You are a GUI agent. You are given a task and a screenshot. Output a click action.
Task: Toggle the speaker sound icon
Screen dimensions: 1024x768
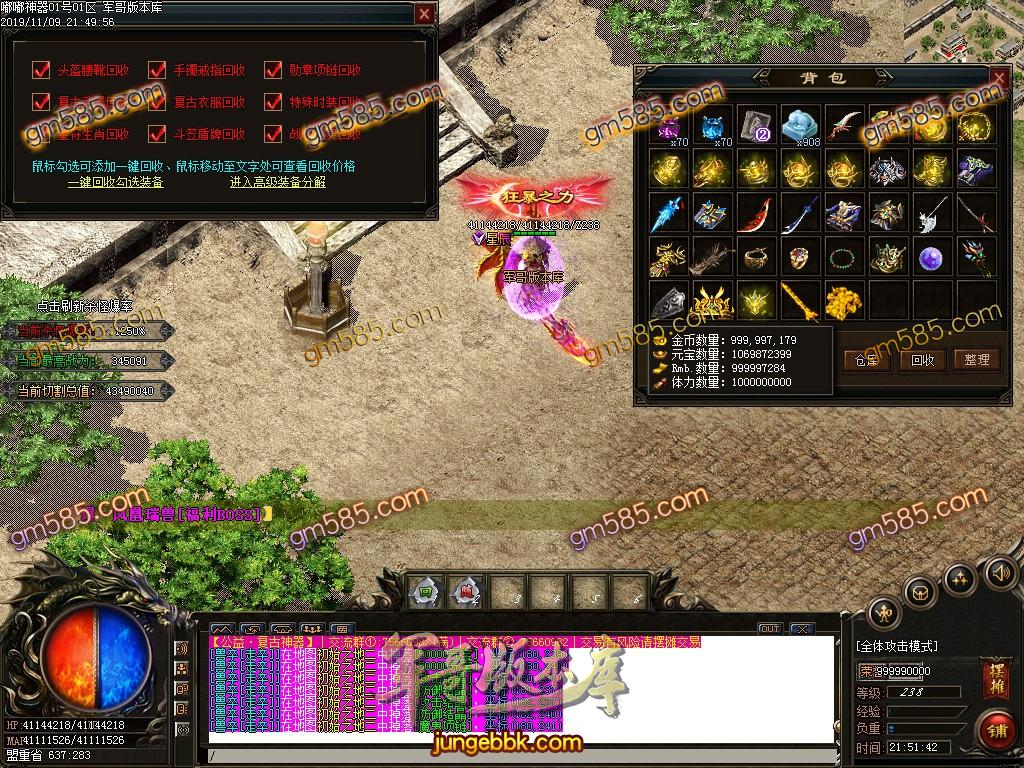click(1001, 573)
